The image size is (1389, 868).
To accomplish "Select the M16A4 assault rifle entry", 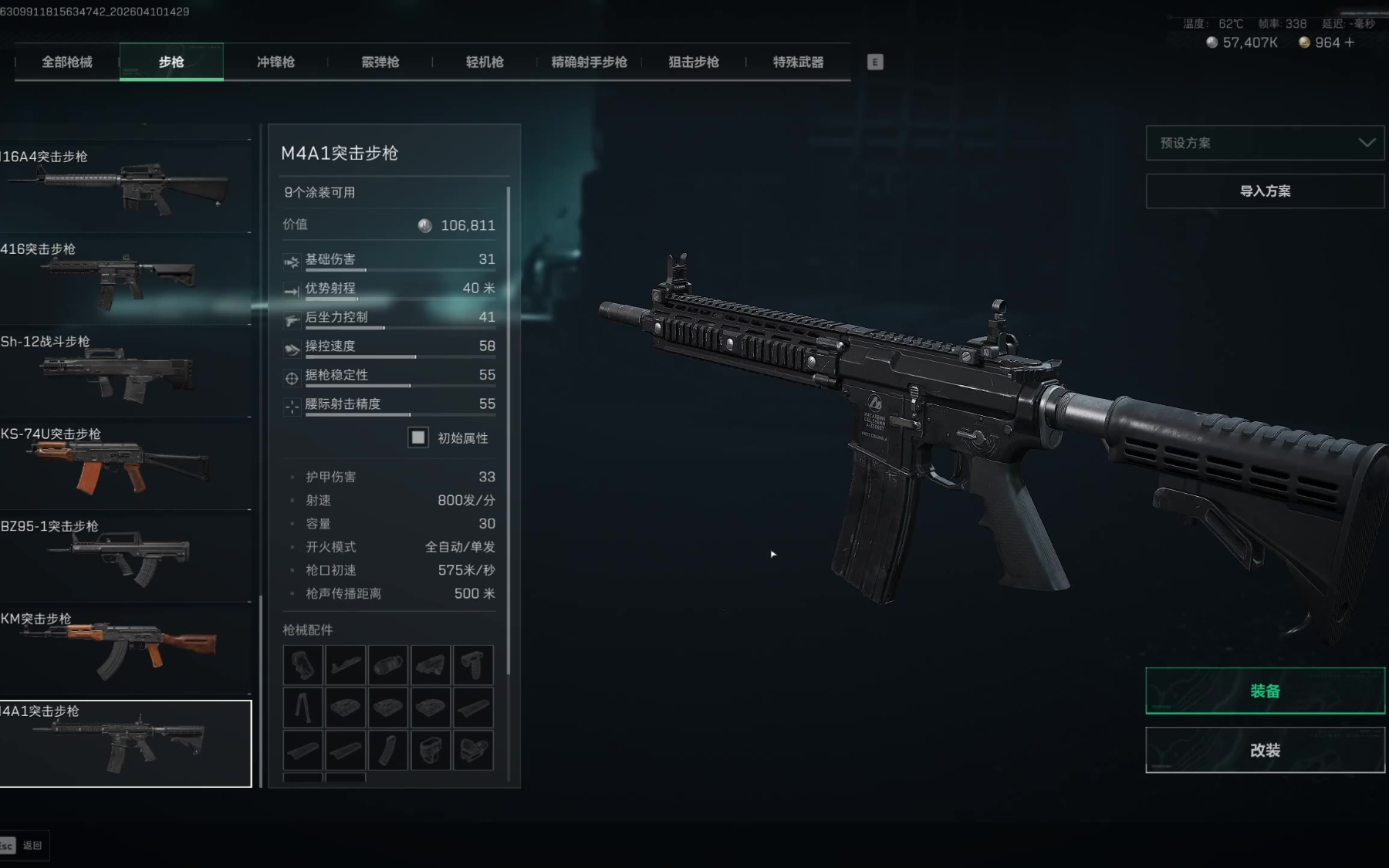I will (x=123, y=185).
